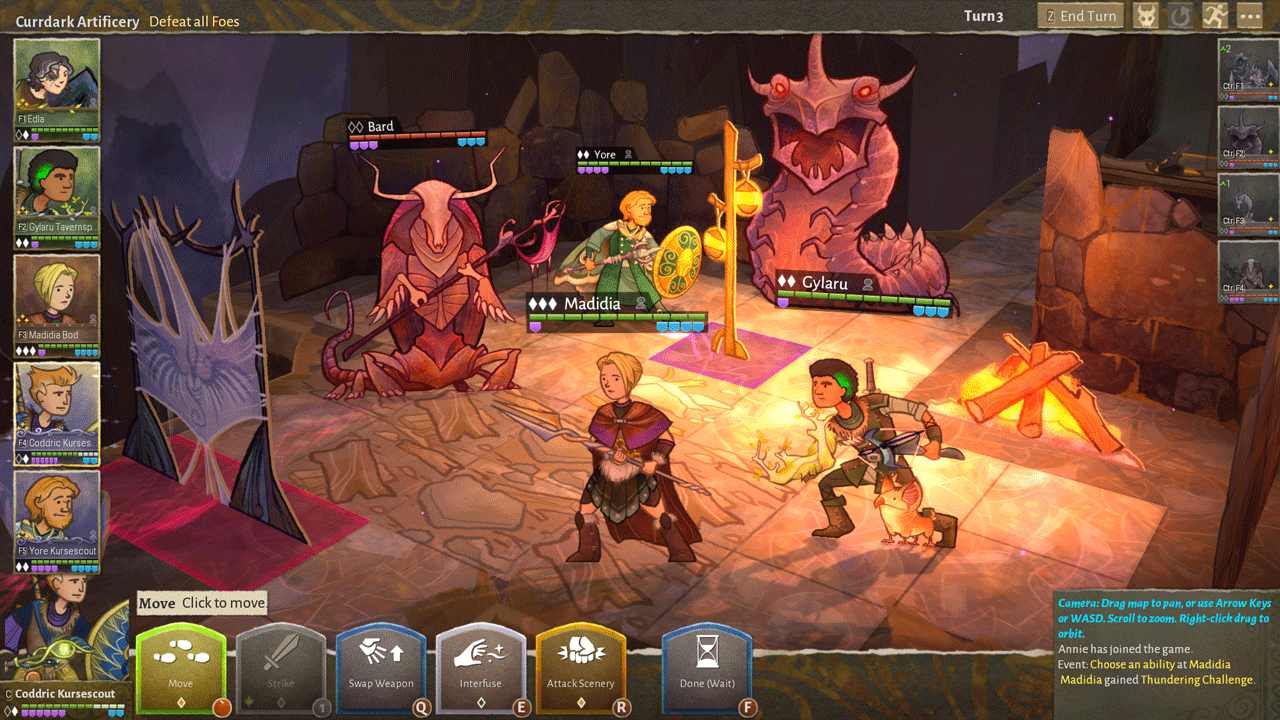This screenshot has width=1280, height=720.
Task: Select the Ctrl F3 enemy portrait
Action: point(1249,203)
